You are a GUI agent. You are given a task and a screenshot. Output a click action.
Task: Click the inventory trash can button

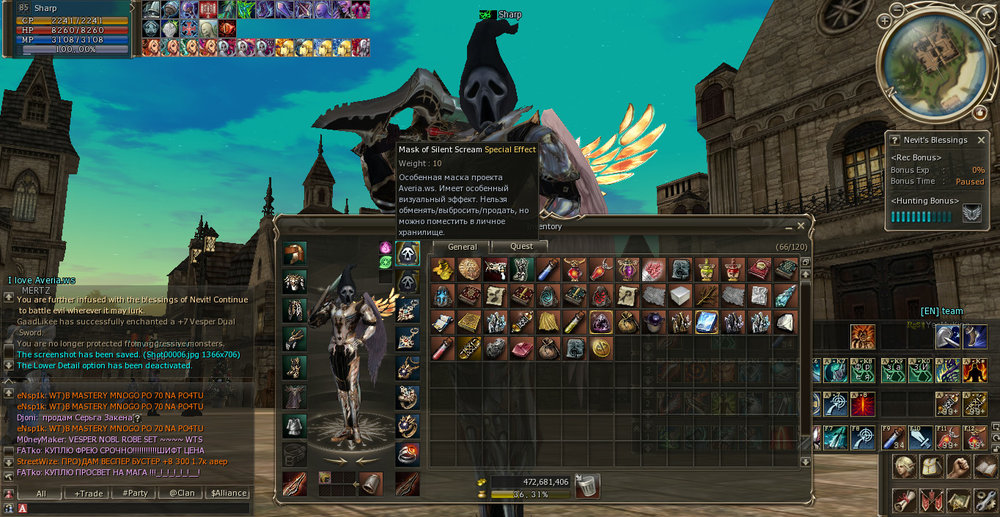click(x=588, y=485)
